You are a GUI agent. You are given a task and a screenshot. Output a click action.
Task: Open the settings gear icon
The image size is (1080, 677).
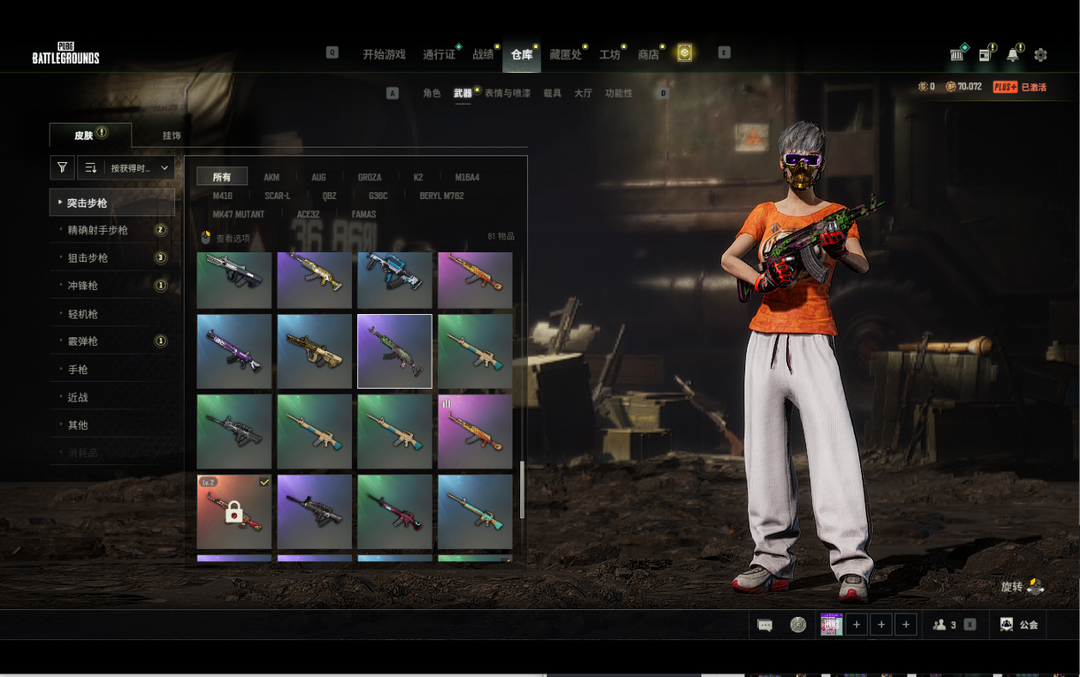(1040, 55)
